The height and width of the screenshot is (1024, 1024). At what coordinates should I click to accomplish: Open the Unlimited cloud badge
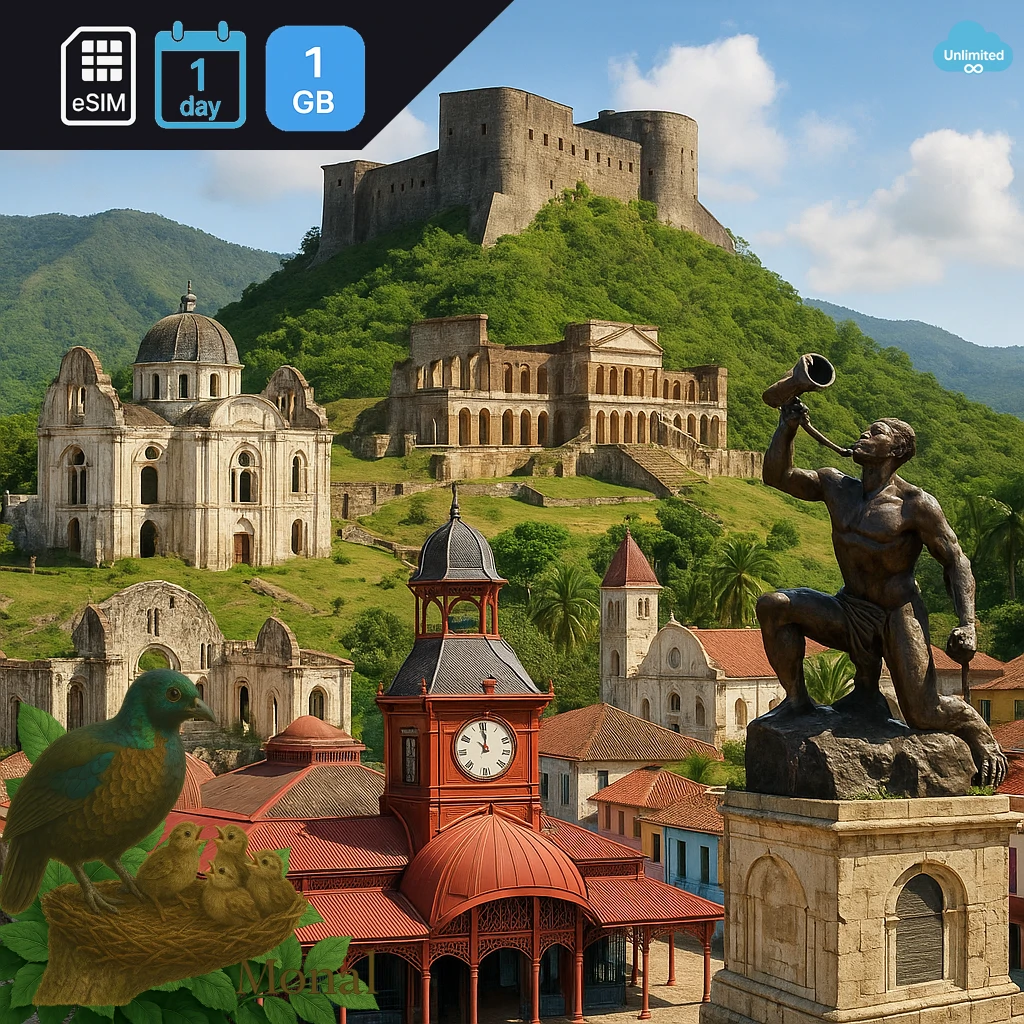[972, 49]
